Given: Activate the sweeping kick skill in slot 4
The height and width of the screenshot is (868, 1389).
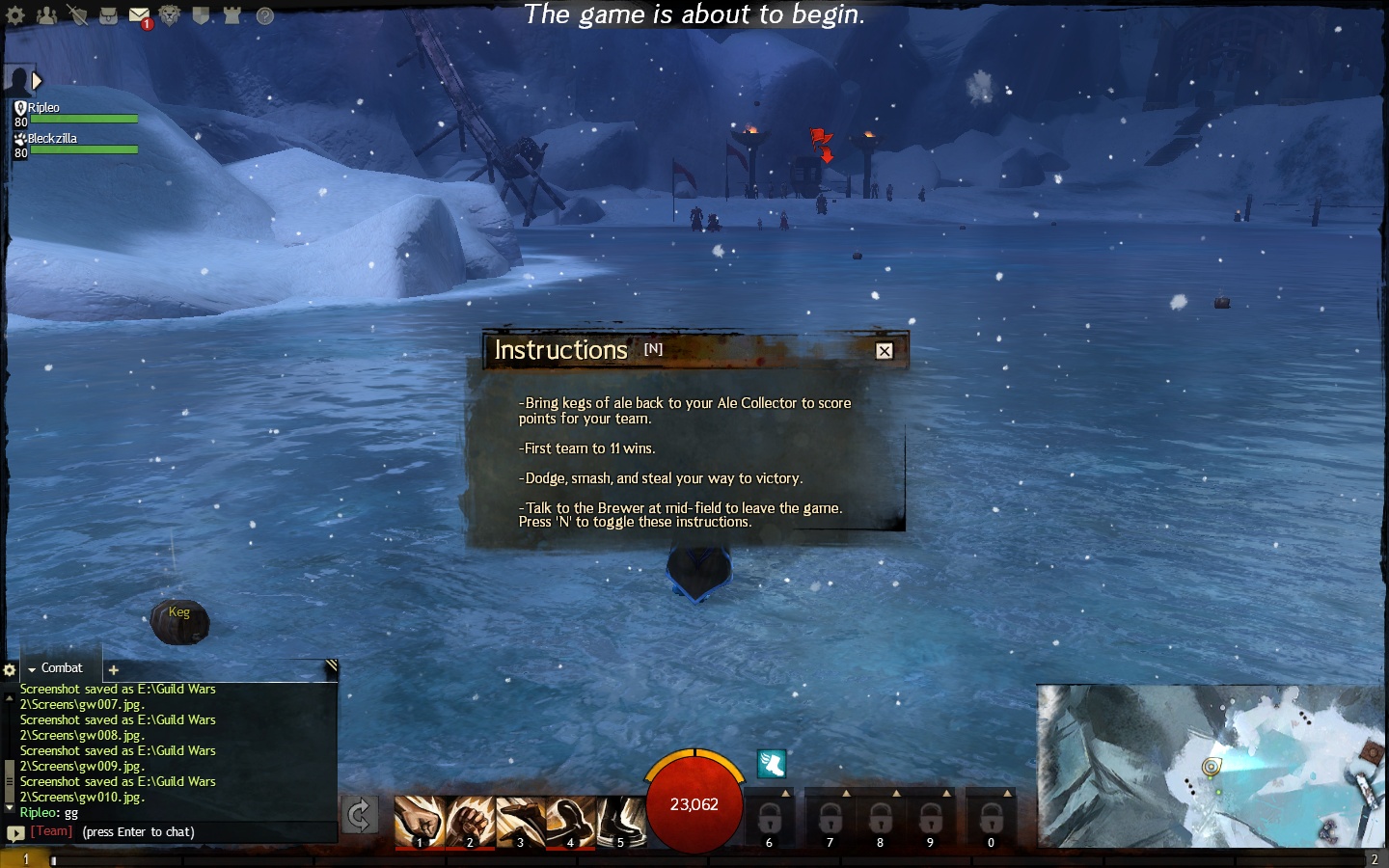Looking at the screenshot, I should tap(570, 821).
